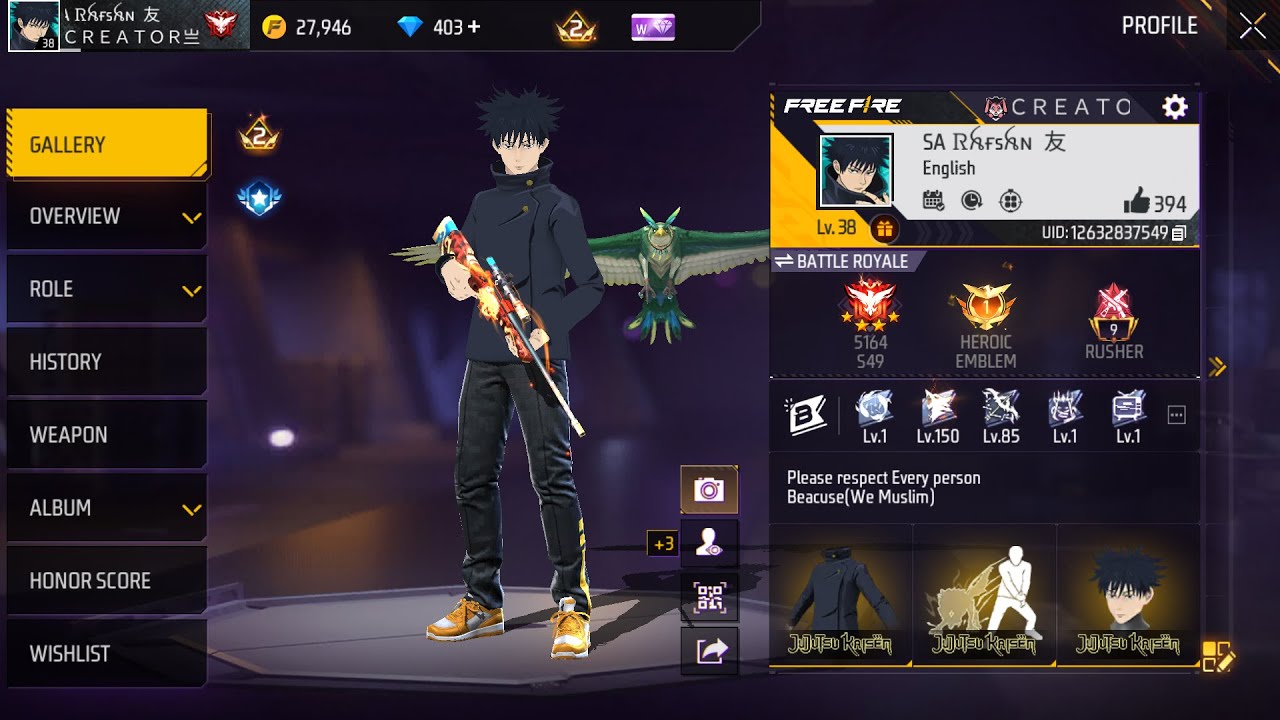Close the profile screen
The height and width of the screenshot is (720, 1280).
(x=1252, y=27)
